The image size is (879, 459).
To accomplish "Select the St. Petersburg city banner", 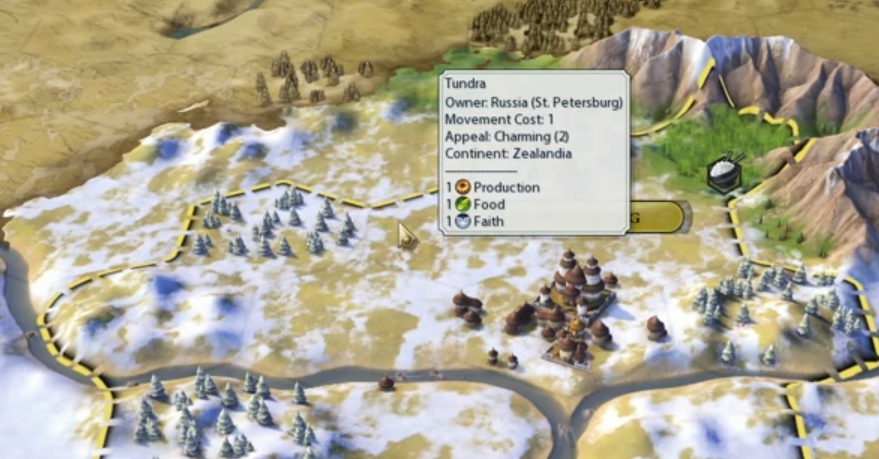I will click(658, 217).
